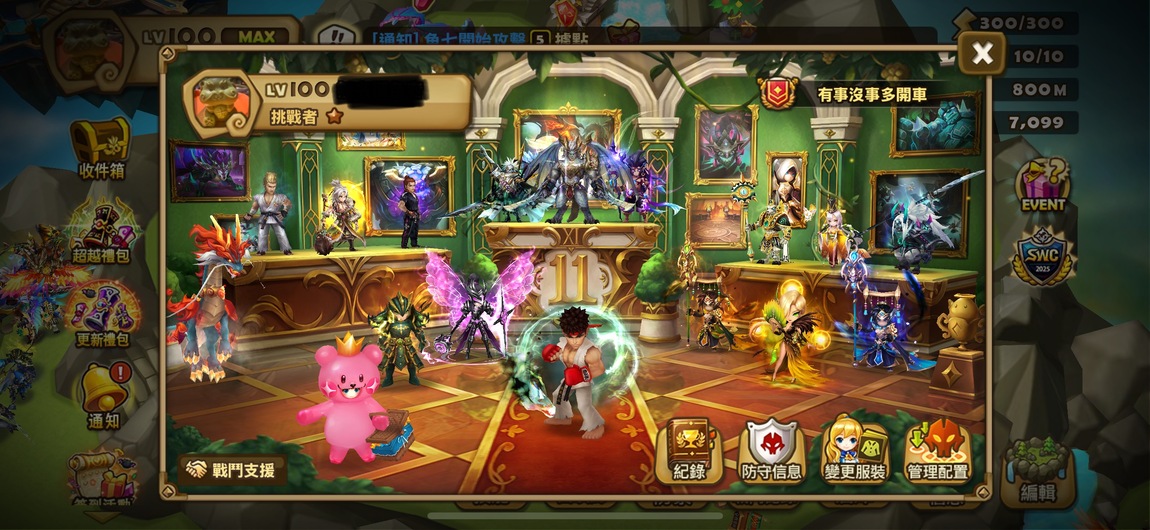Select the guild banner 有事沒事多開車
The width and height of the screenshot is (1150, 530).
click(860, 96)
